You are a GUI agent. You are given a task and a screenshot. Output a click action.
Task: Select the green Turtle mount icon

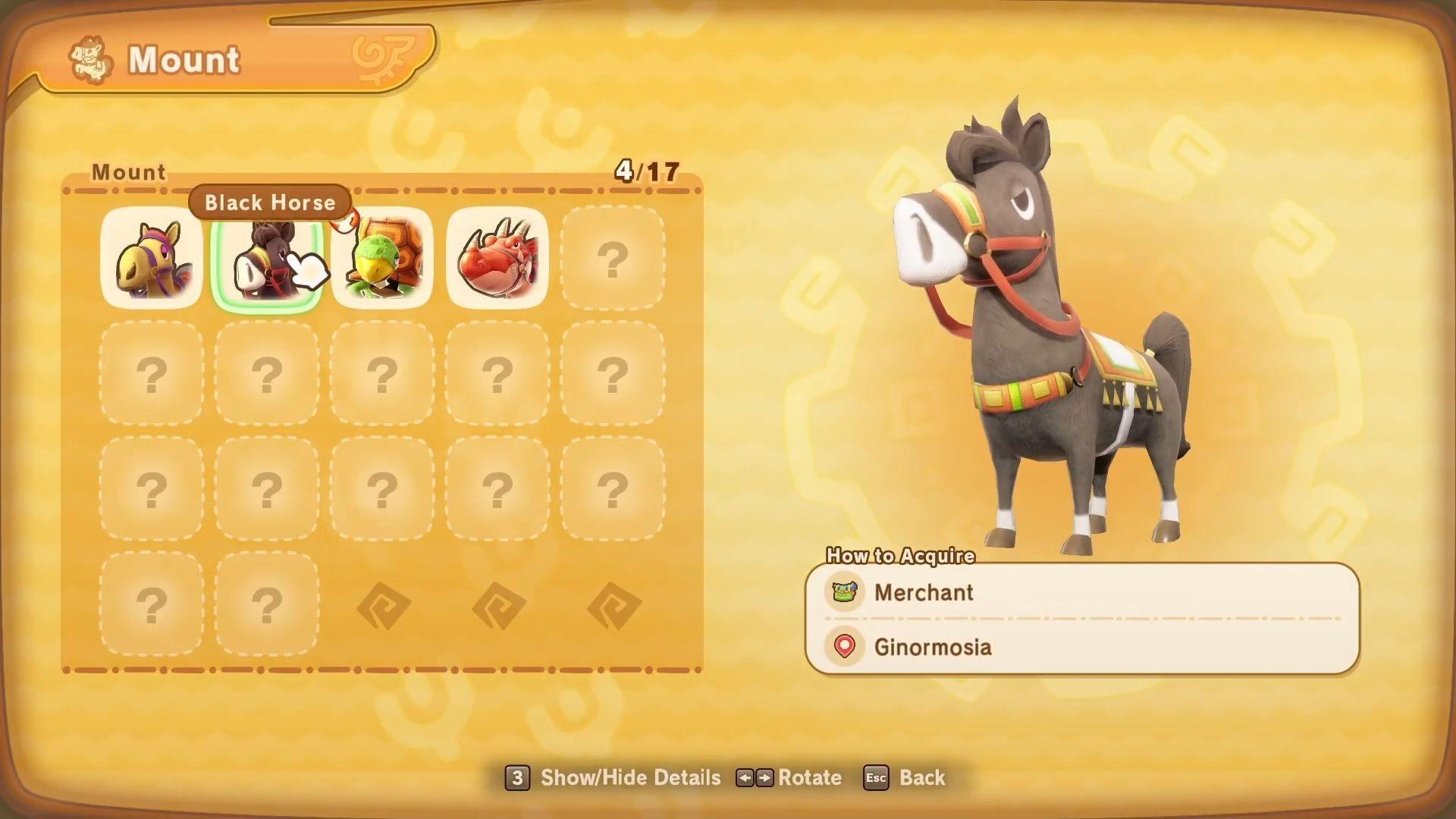(x=383, y=259)
